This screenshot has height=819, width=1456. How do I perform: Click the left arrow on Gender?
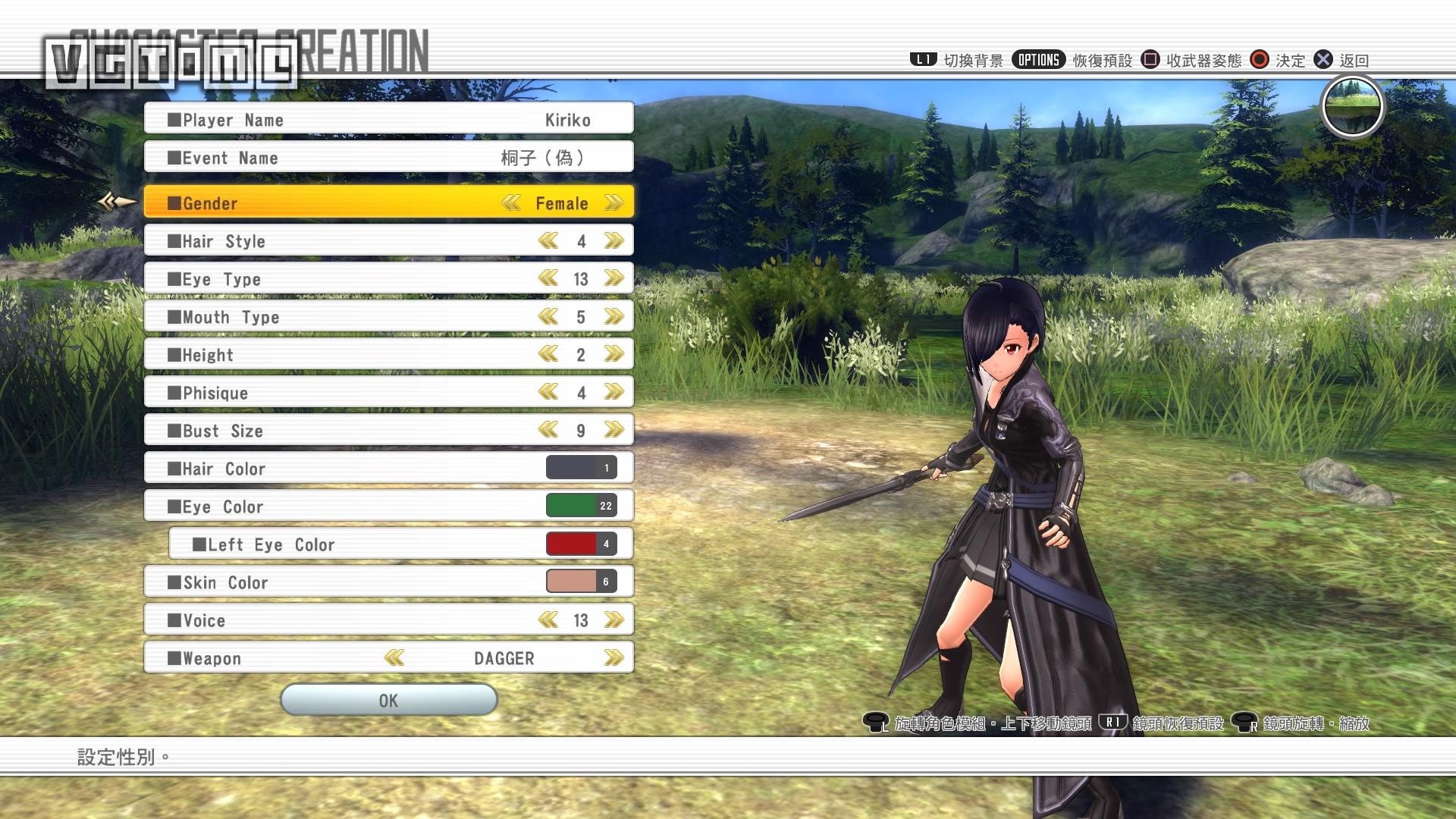[510, 203]
